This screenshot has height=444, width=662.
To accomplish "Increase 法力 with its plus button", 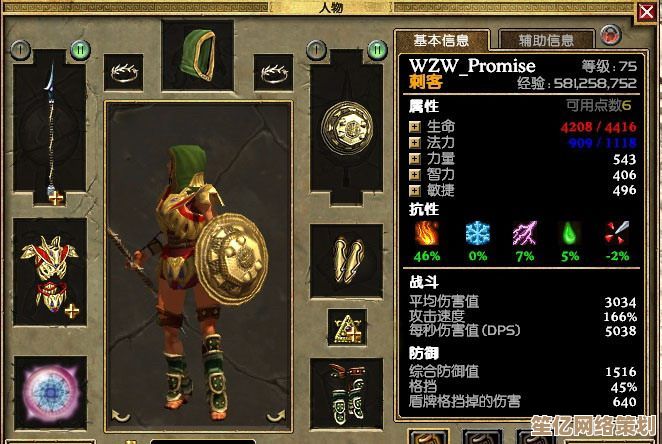I will click(414, 143).
